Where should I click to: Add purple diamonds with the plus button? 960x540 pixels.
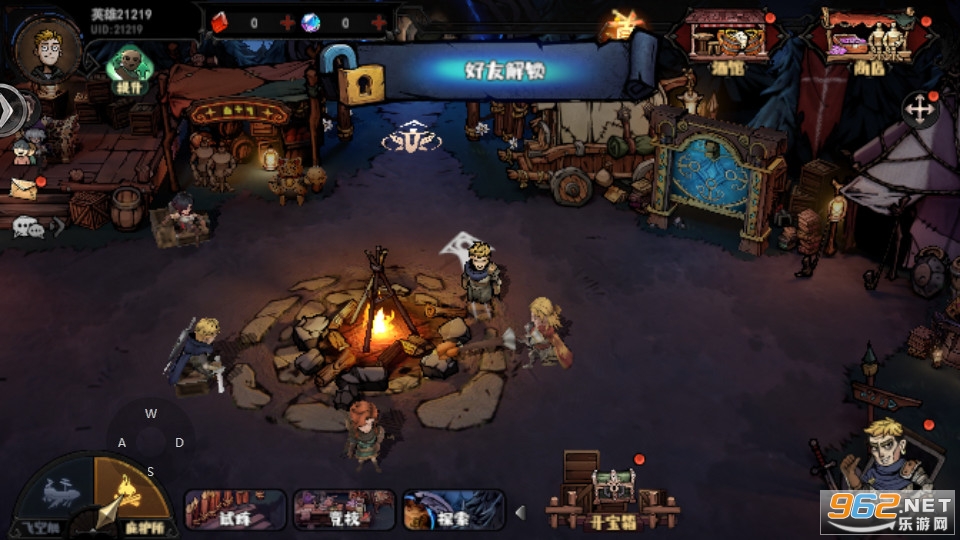pos(378,22)
